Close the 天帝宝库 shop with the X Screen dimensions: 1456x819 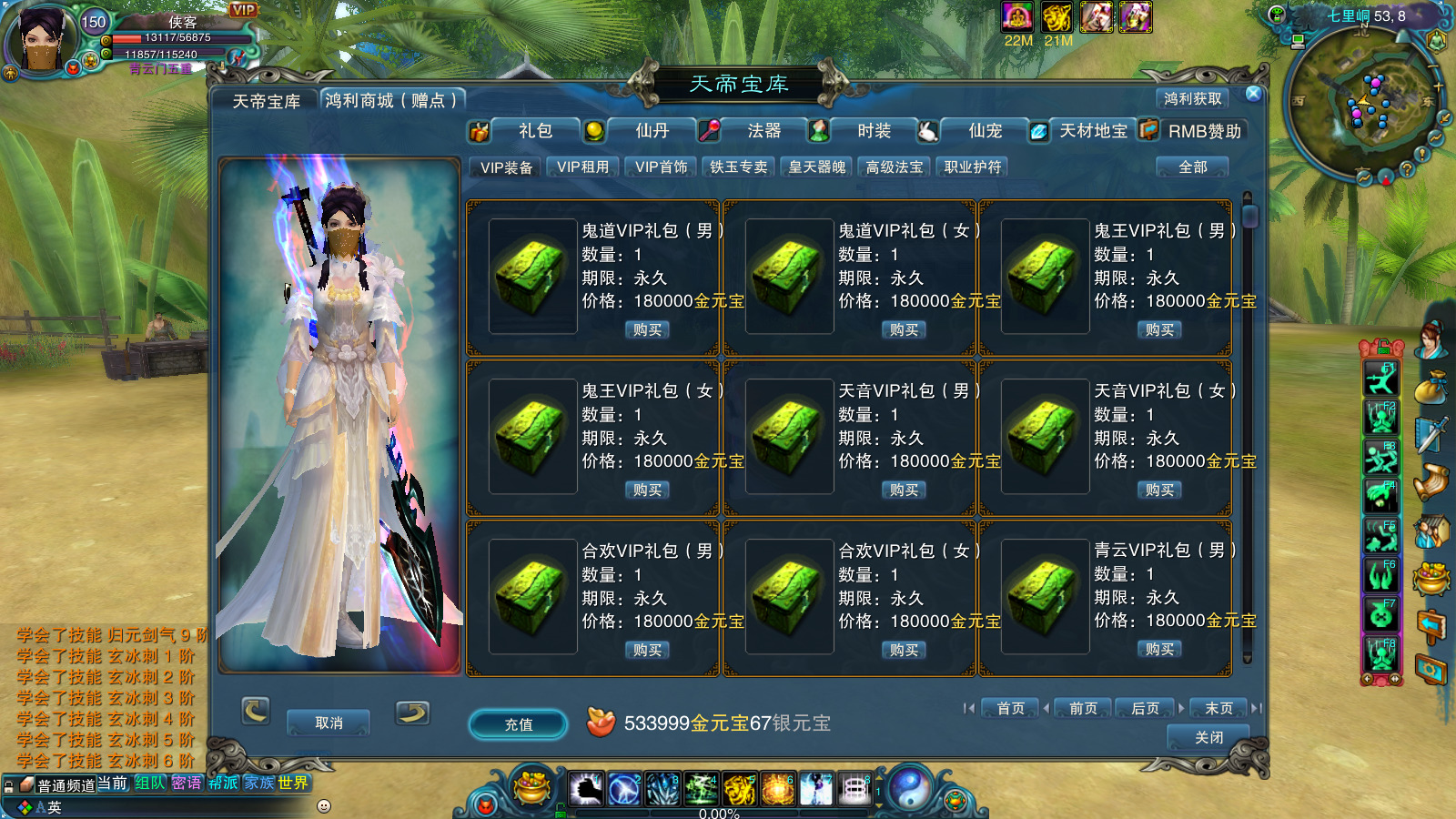coord(1253,94)
